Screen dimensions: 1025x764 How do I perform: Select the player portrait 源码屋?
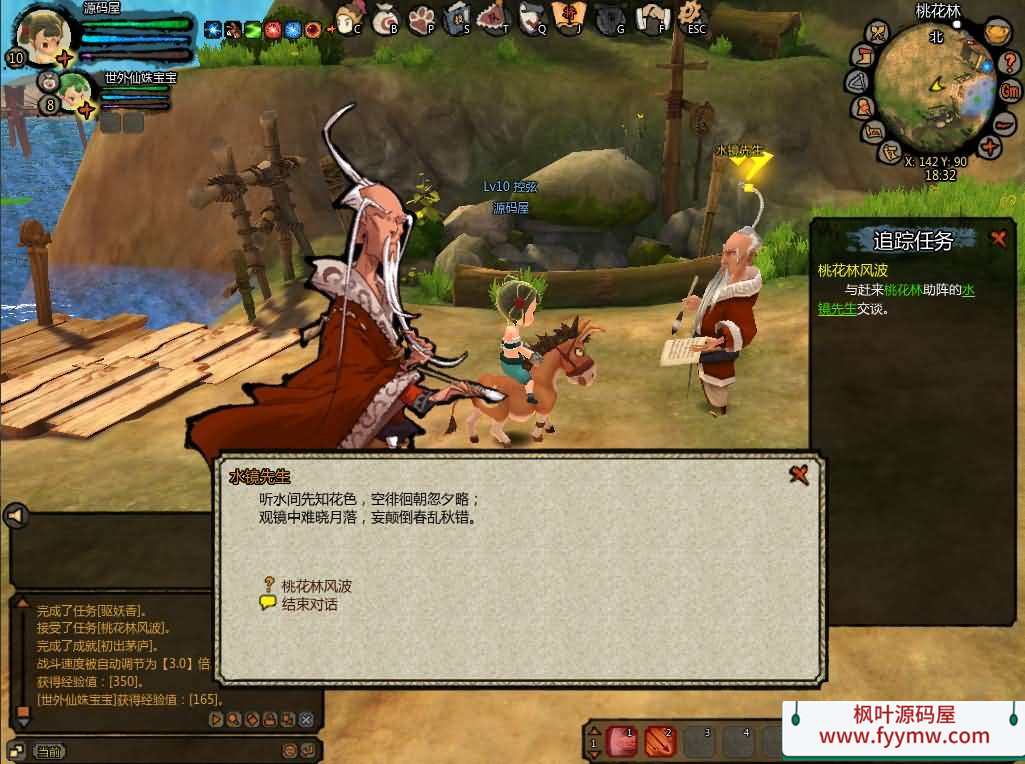click(x=44, y=35)
